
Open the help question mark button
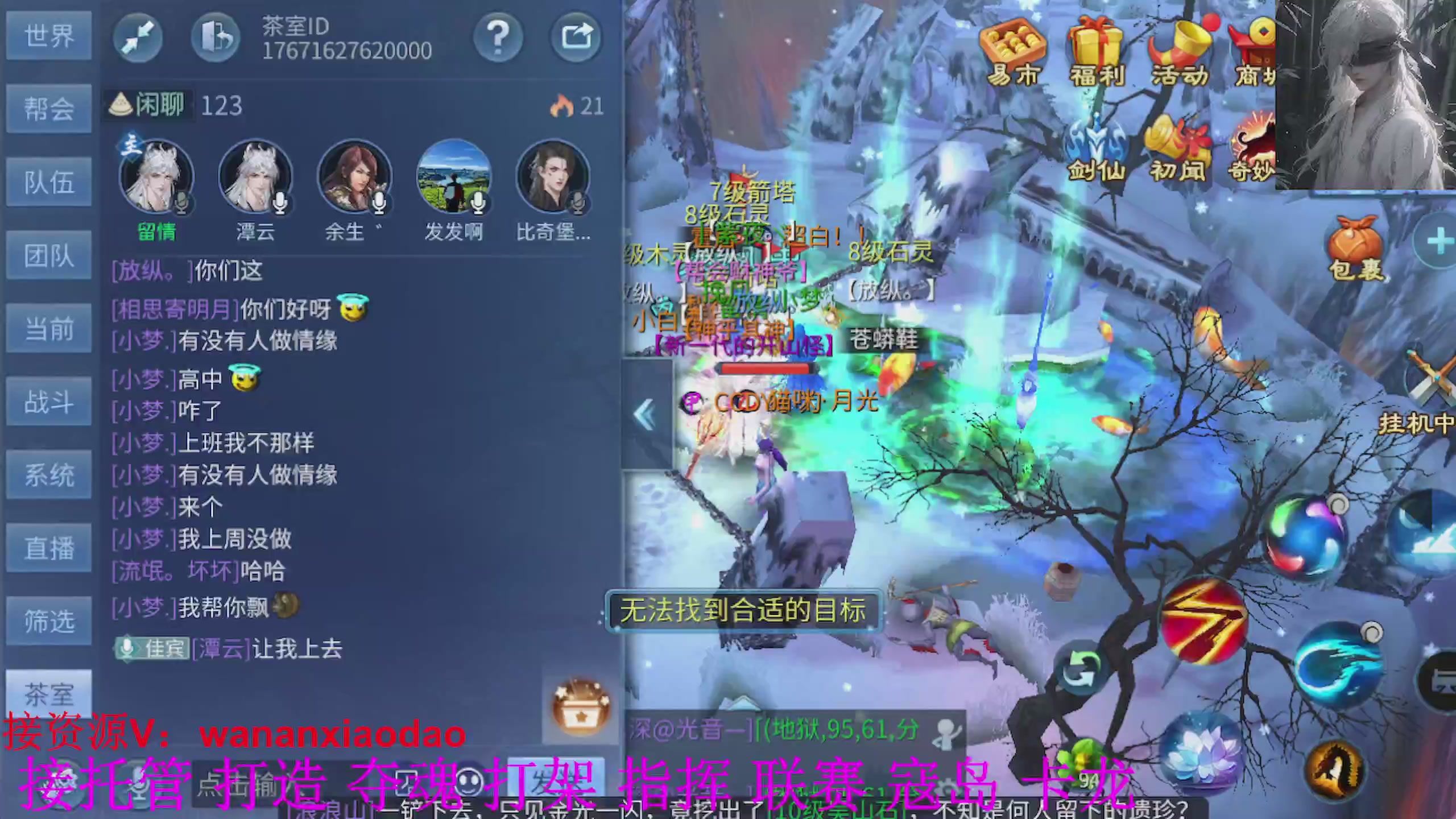[498, 36]
